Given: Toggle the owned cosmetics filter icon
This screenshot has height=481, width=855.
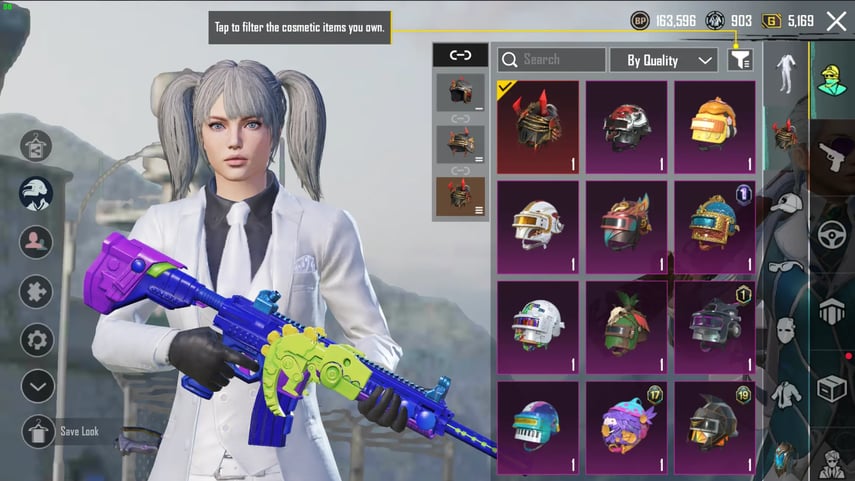Looking at the screenshot, I should point(740,60).
